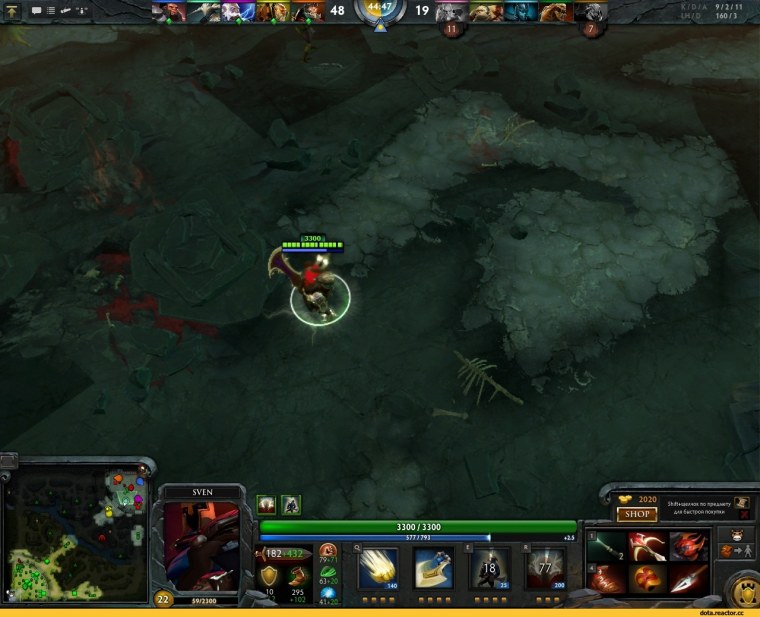Cast Sven's Storm Hammer ability
Image resolution: width=760 pixels, height=617 pixels.
tap(378, 567)
